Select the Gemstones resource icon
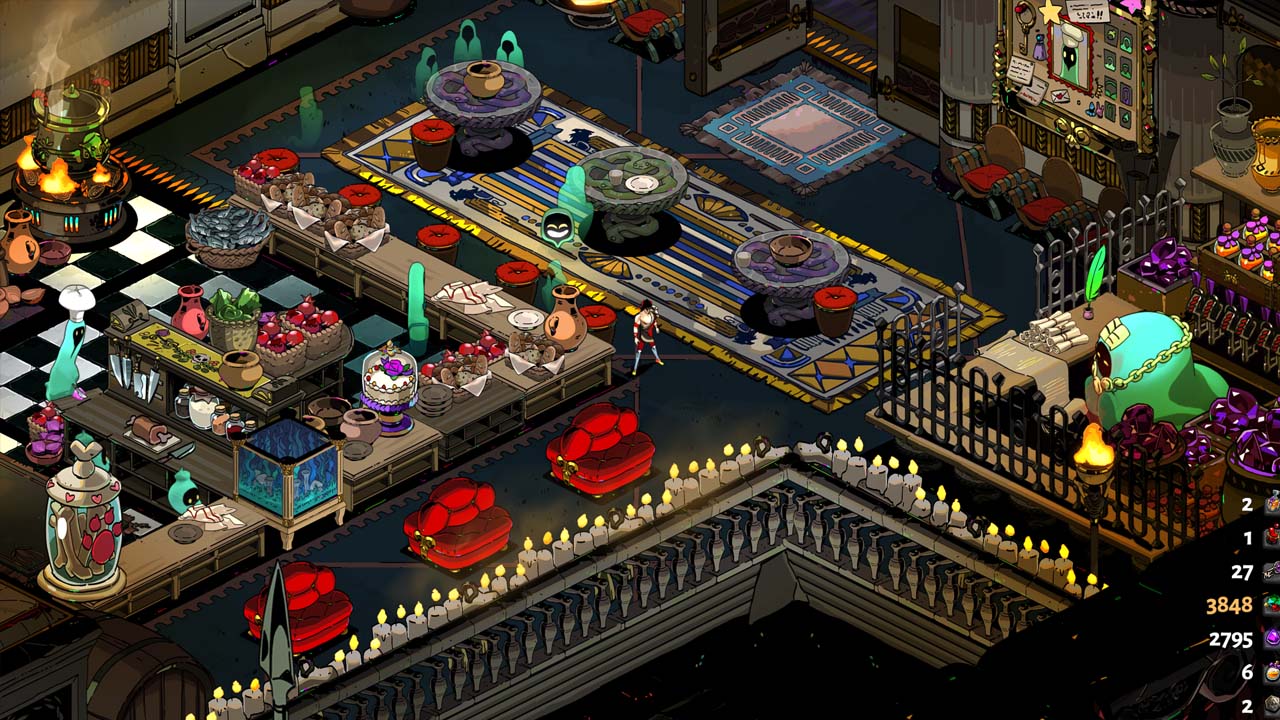This screenshot has width=1280, height=720. (x=1271, y=605)
